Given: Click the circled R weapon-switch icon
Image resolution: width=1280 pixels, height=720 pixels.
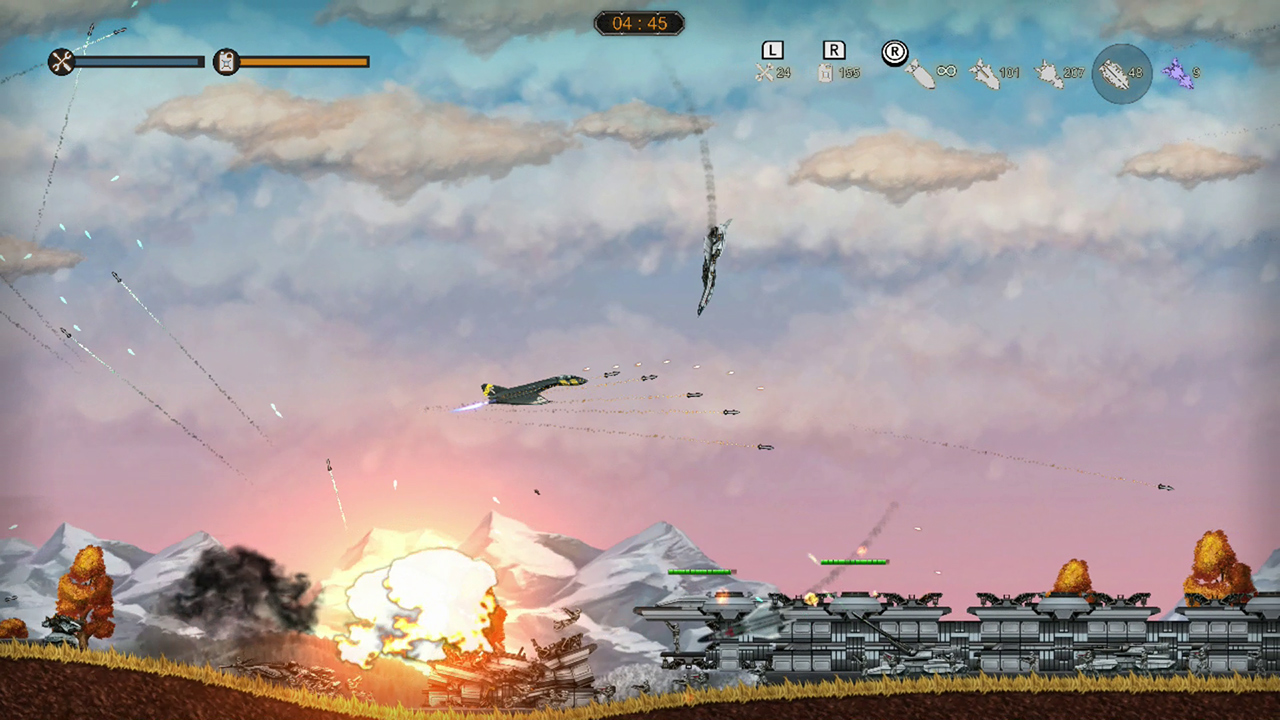Looking at the screenshot, I should (894, 53).
